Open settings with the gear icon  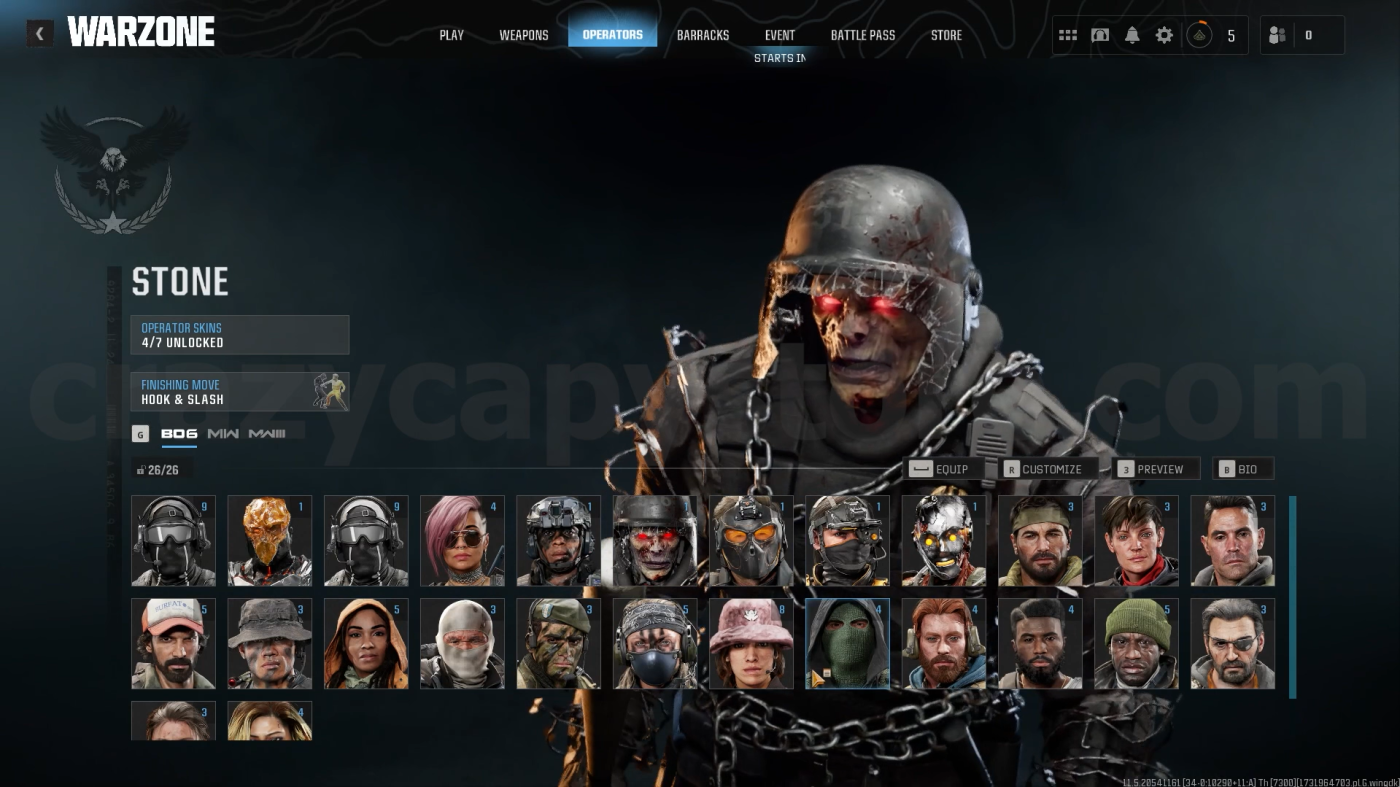(x=1163, y=34)
